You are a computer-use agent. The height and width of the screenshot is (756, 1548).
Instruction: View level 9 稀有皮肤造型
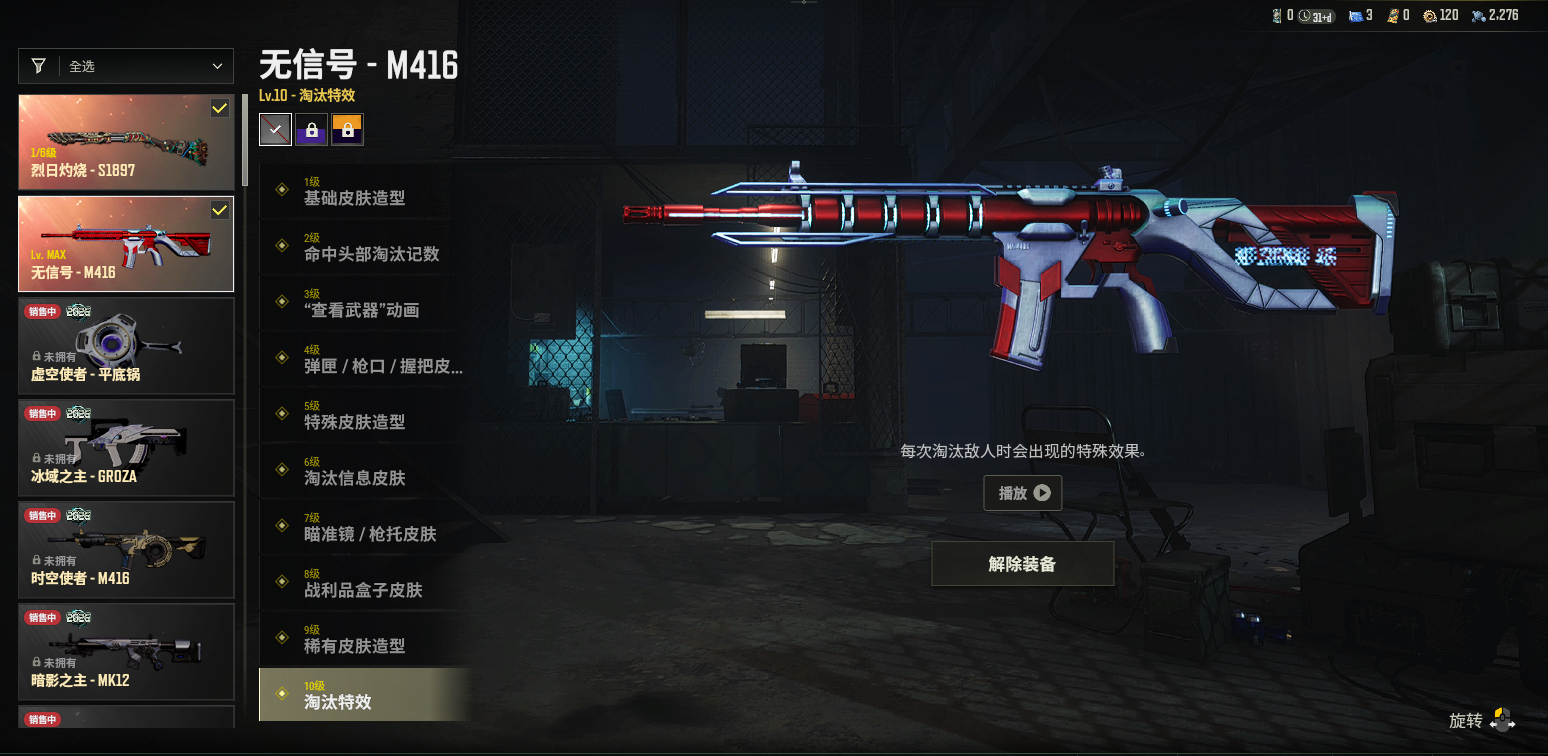pyautogui.click(x=362, y=639)
